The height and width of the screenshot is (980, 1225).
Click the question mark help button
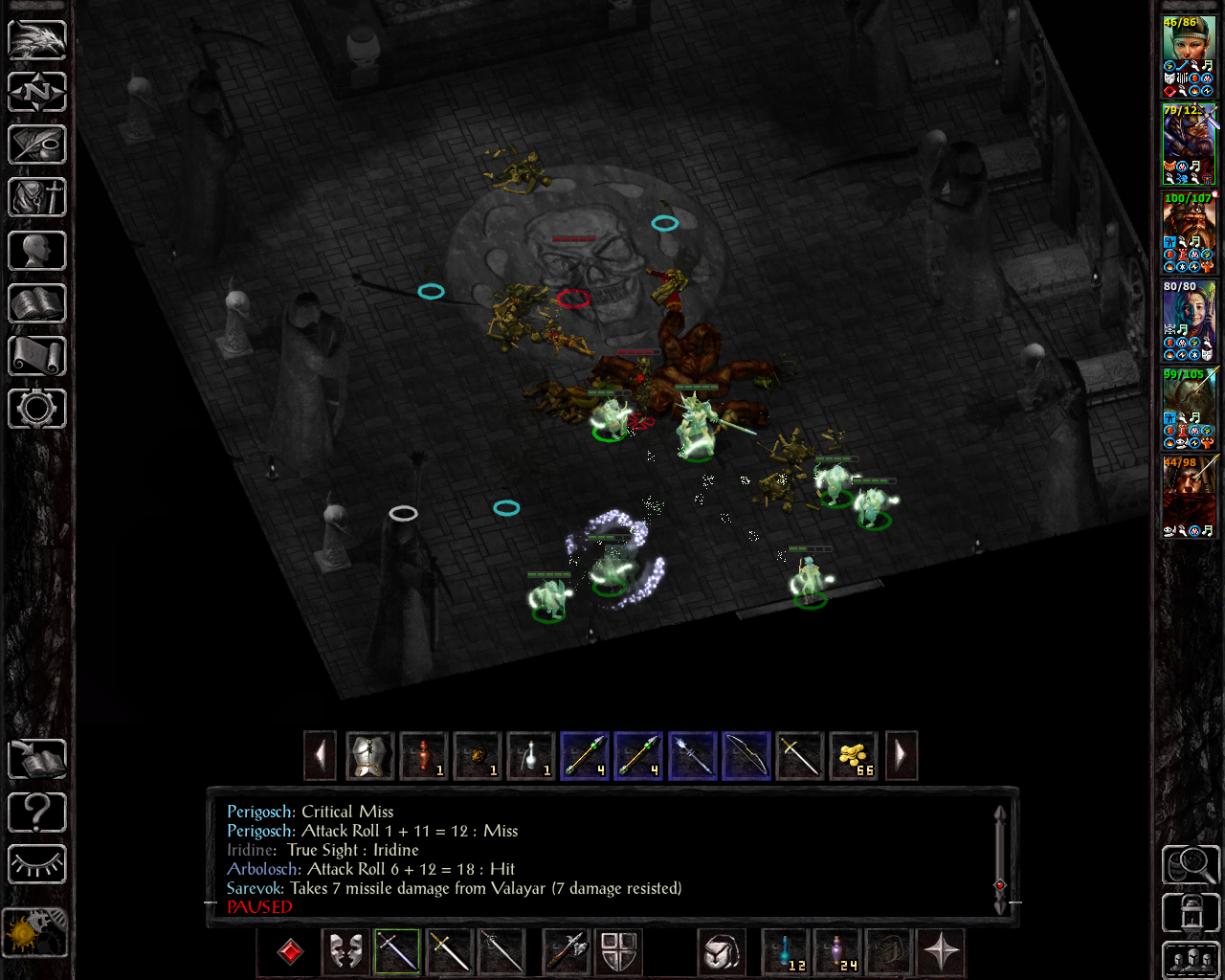tap(37, 813)
